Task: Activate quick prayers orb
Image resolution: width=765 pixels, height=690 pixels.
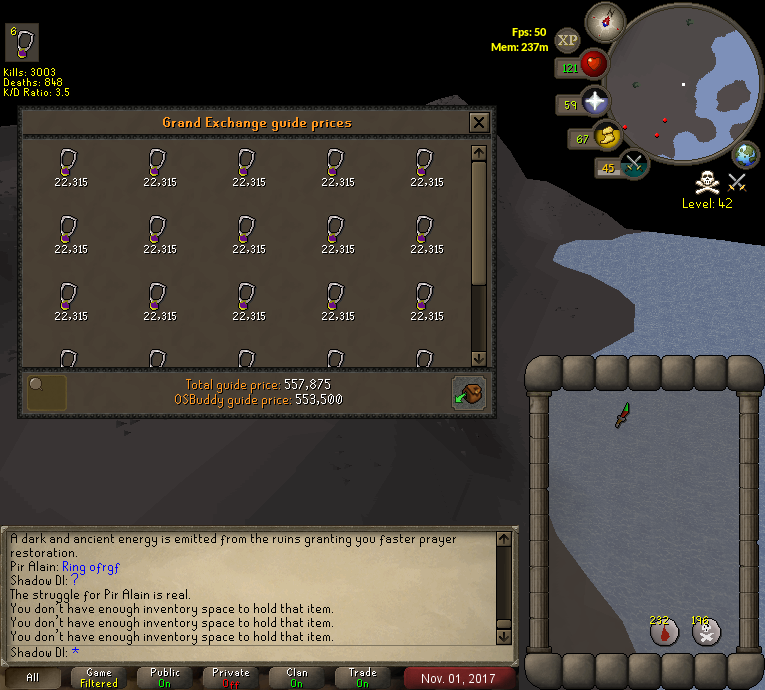Action: tap(596, 102)
